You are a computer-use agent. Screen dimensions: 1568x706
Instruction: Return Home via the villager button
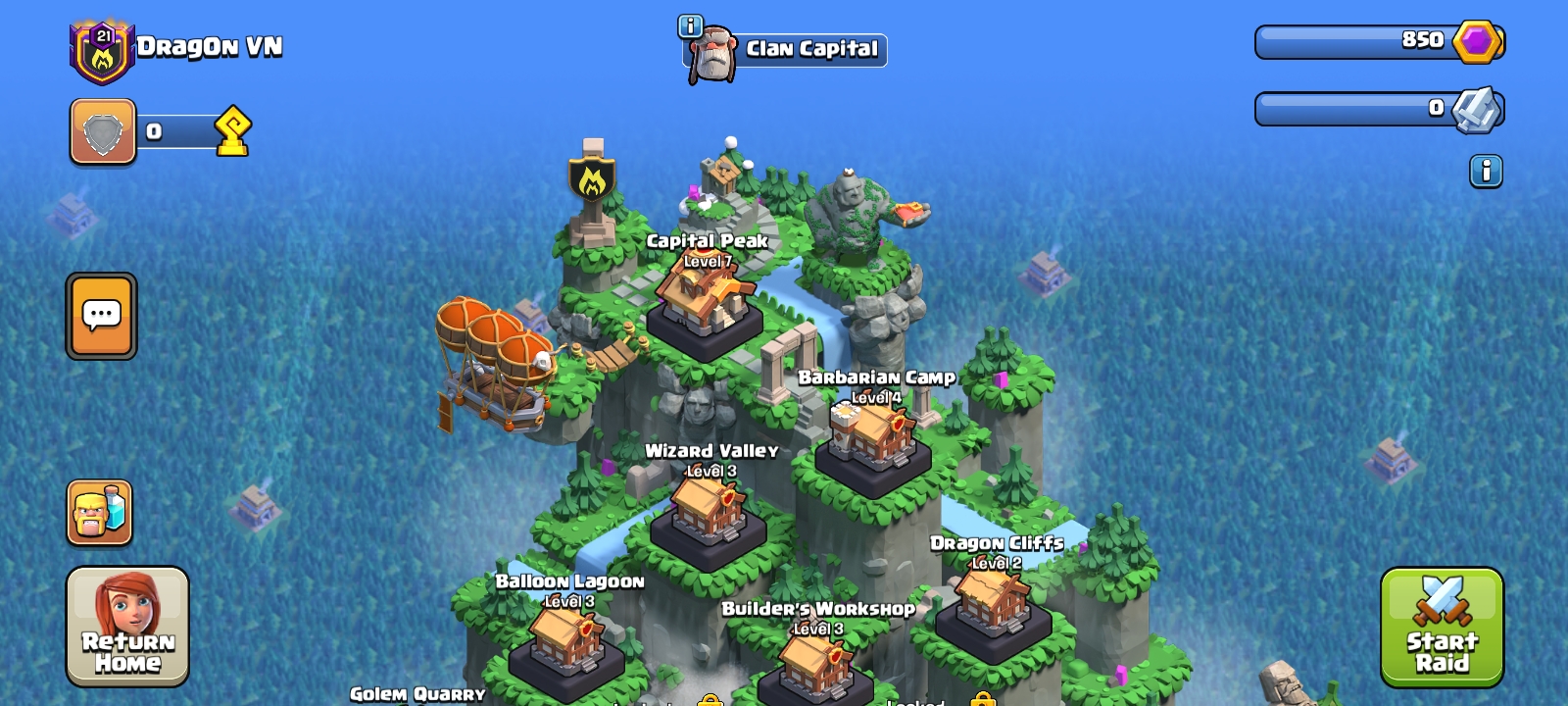click(x=127, y=627)
